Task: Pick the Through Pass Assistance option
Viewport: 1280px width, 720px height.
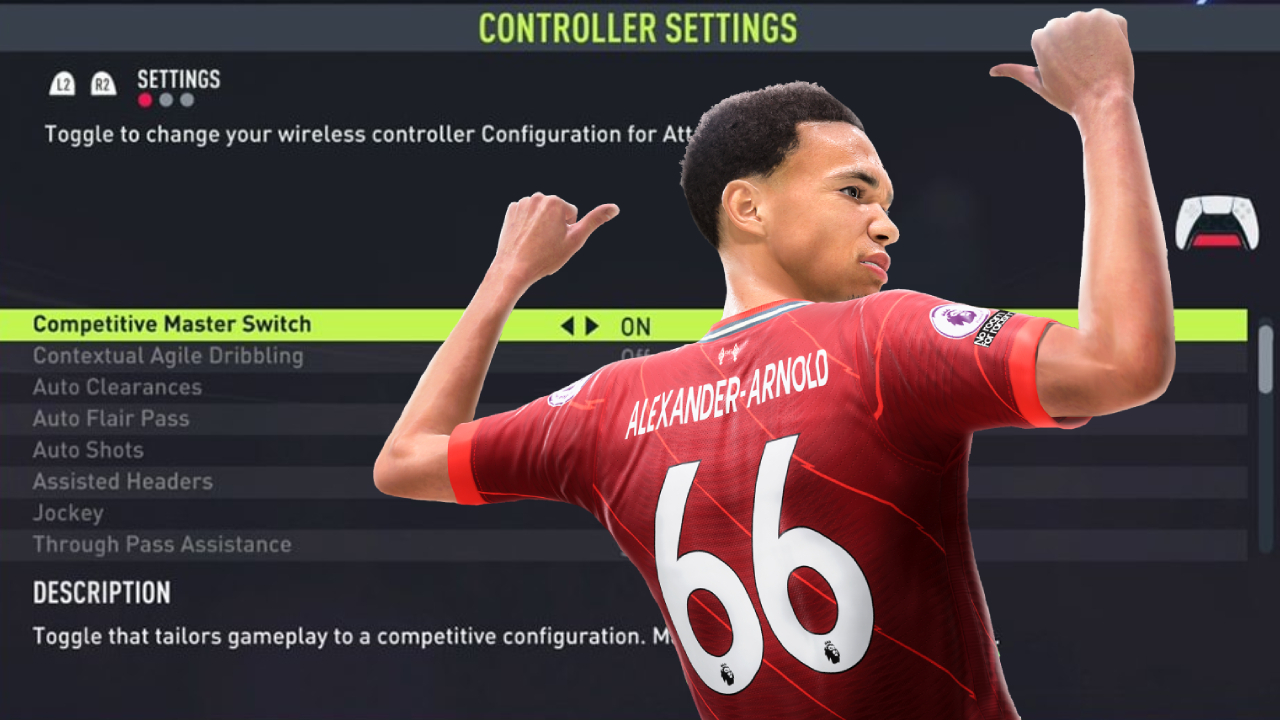Action: coord(162,545)
